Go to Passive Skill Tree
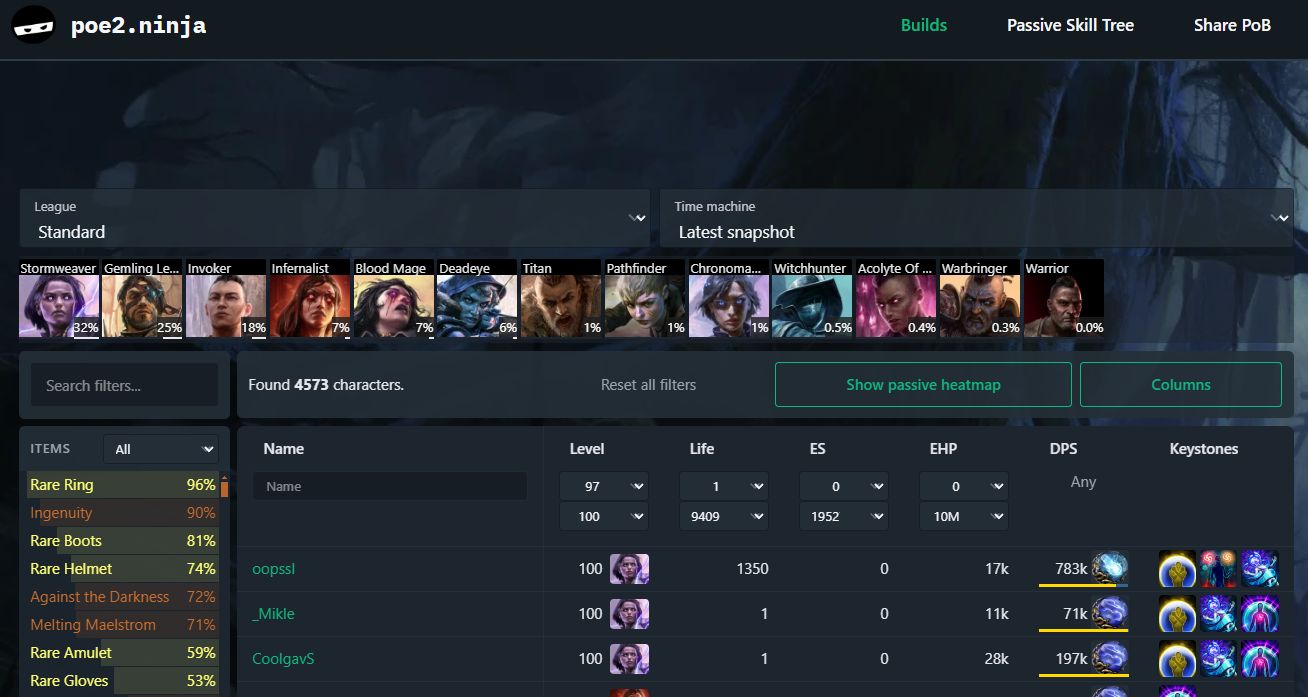Viewport: 1308px width, 697px height. tap(1070, 26)
